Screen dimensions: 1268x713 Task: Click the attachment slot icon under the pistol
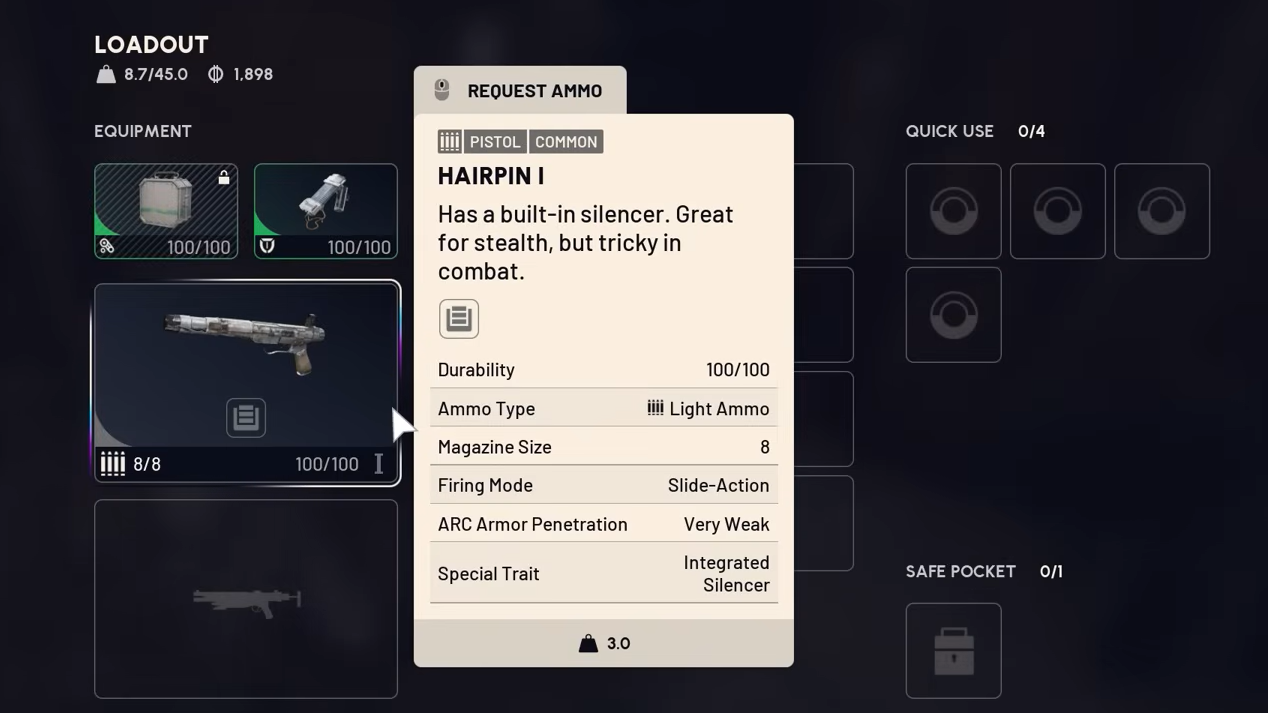coord(246,418)
